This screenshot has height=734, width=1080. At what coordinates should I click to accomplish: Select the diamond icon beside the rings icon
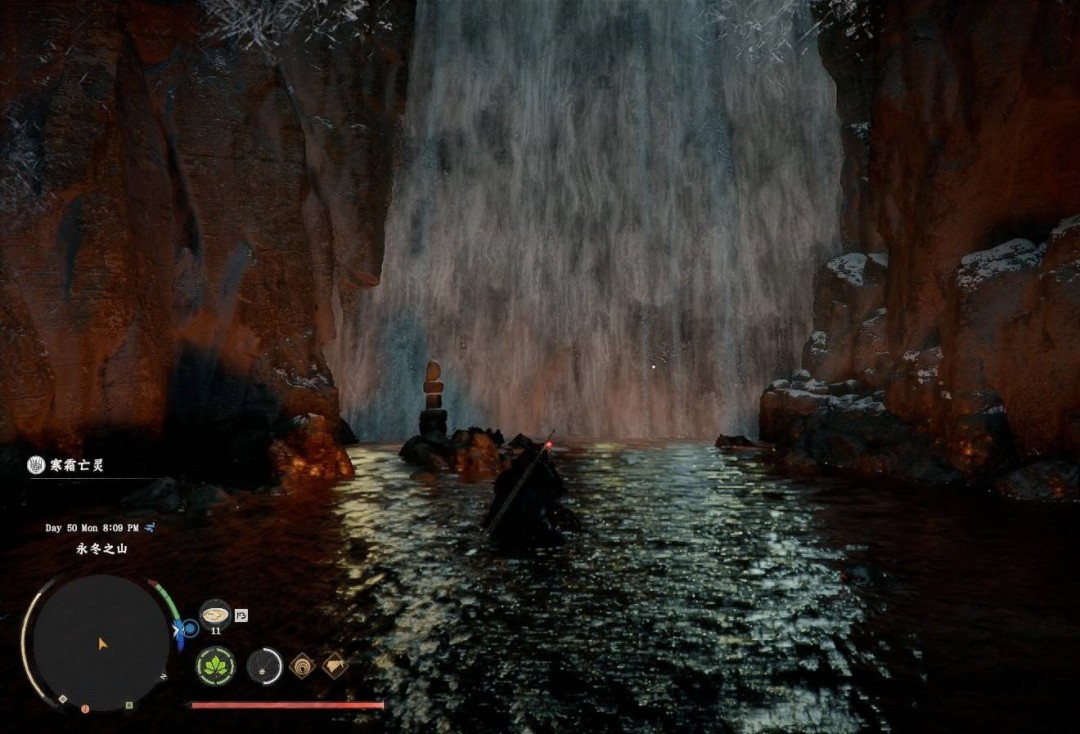point(335,666)
